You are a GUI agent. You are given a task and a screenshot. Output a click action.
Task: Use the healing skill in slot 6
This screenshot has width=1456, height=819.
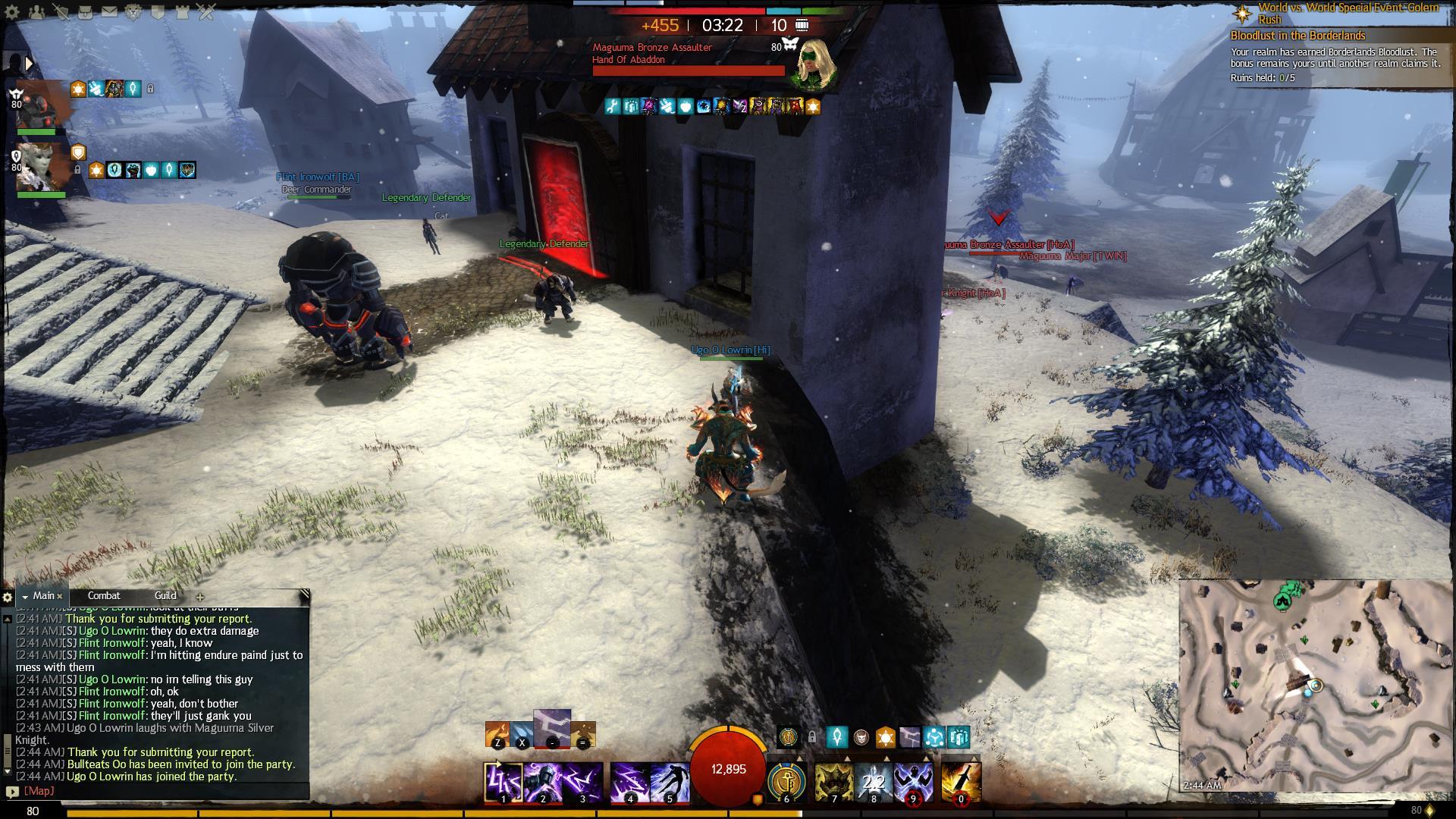pyautogui.click(x=786, y=783)
